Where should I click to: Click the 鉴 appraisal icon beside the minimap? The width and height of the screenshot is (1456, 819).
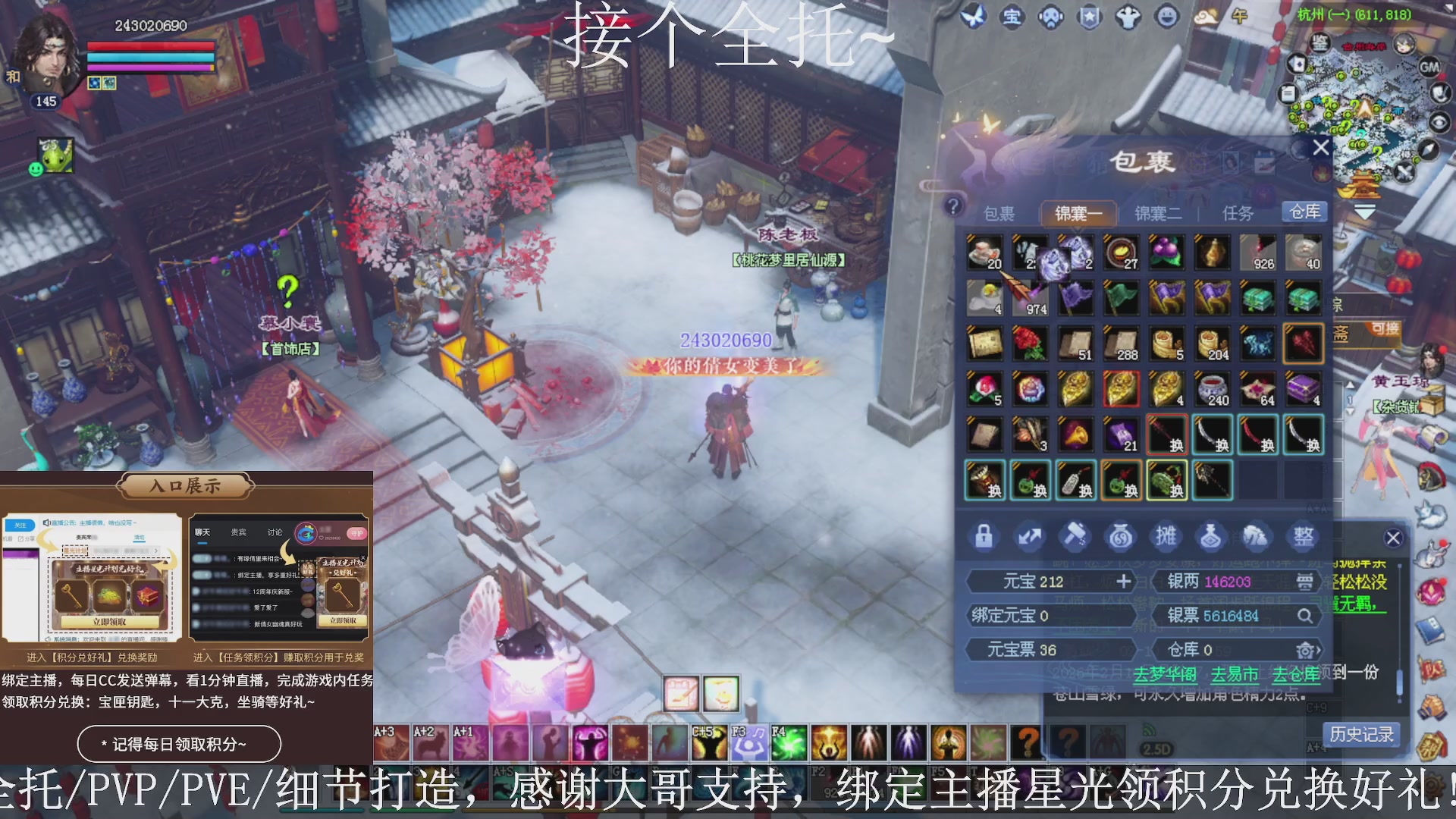pos(1319,42)
